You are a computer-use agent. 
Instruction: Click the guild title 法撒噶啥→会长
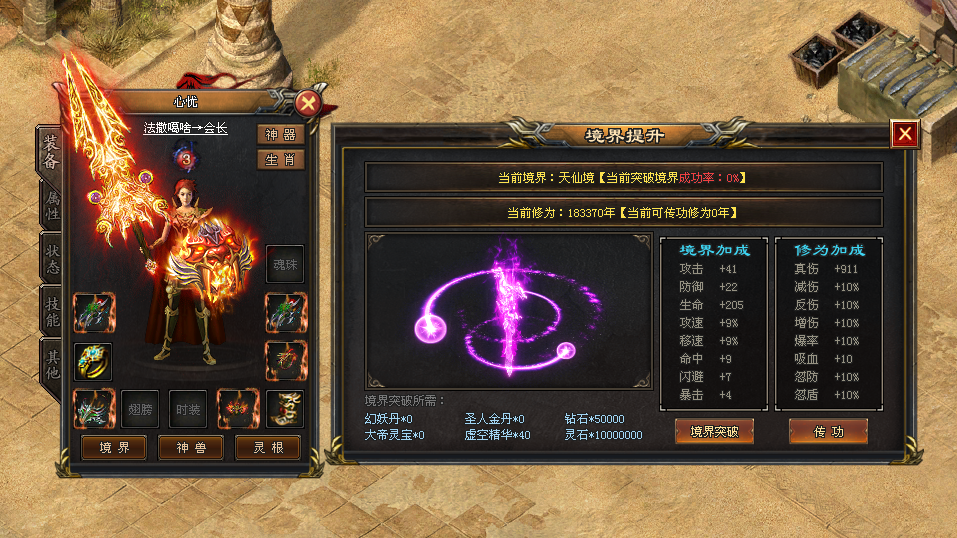(x=185, y=128)
